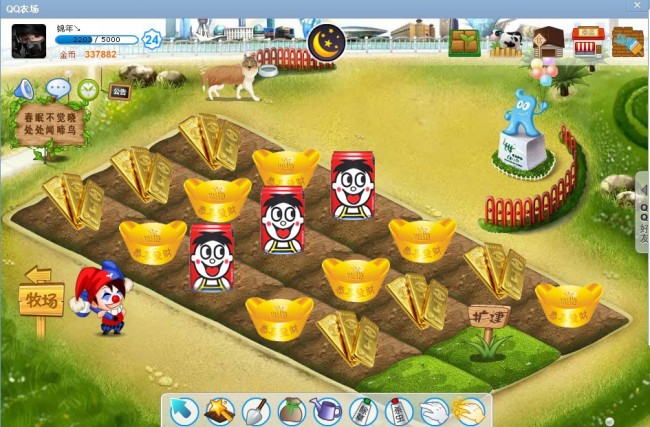
Task: Select the purple watering can
Action: [327, 411]
